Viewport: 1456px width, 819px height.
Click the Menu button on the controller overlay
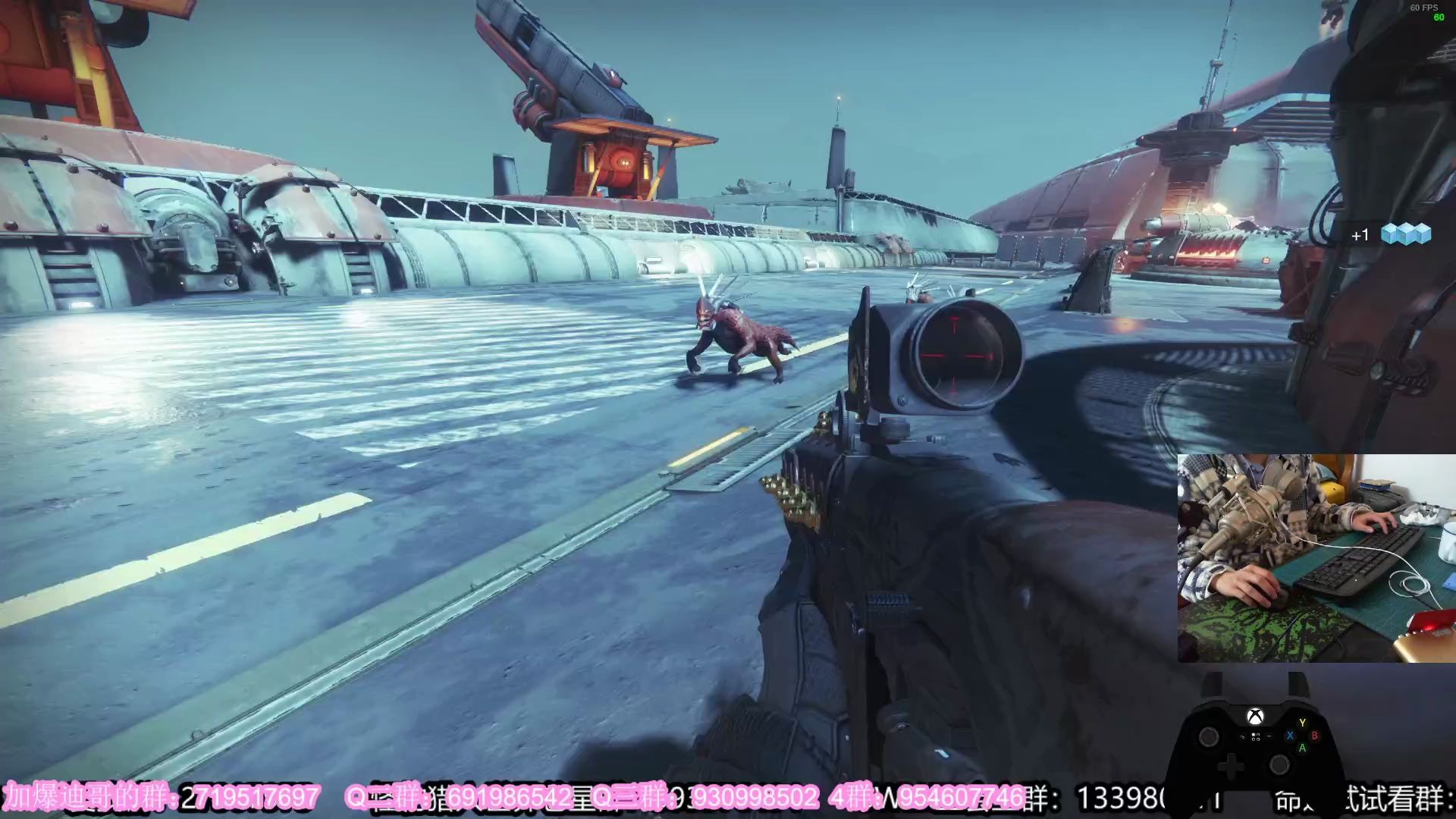point(1269,736)
